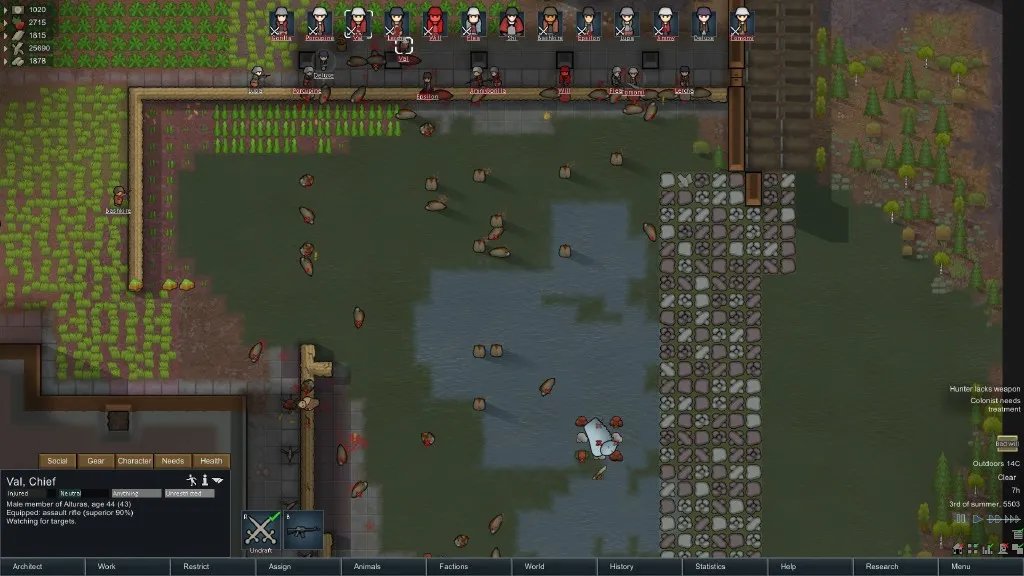Open the Work priorities tab
1024x576 pixels.
[107, 567]
